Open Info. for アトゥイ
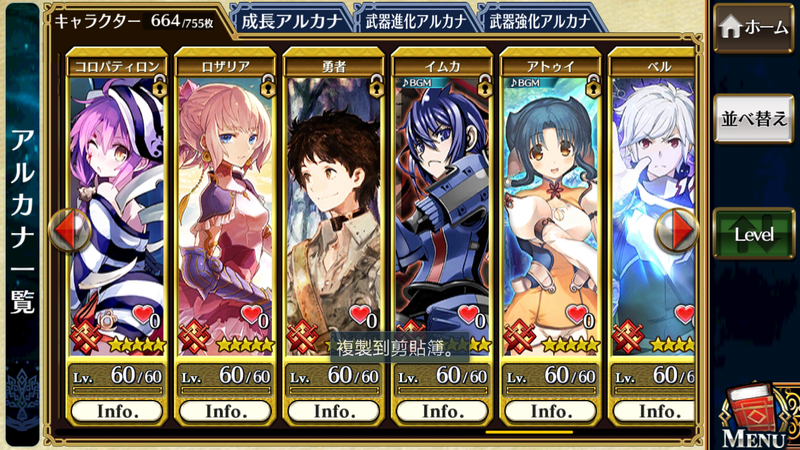 (x=550, y=410)
